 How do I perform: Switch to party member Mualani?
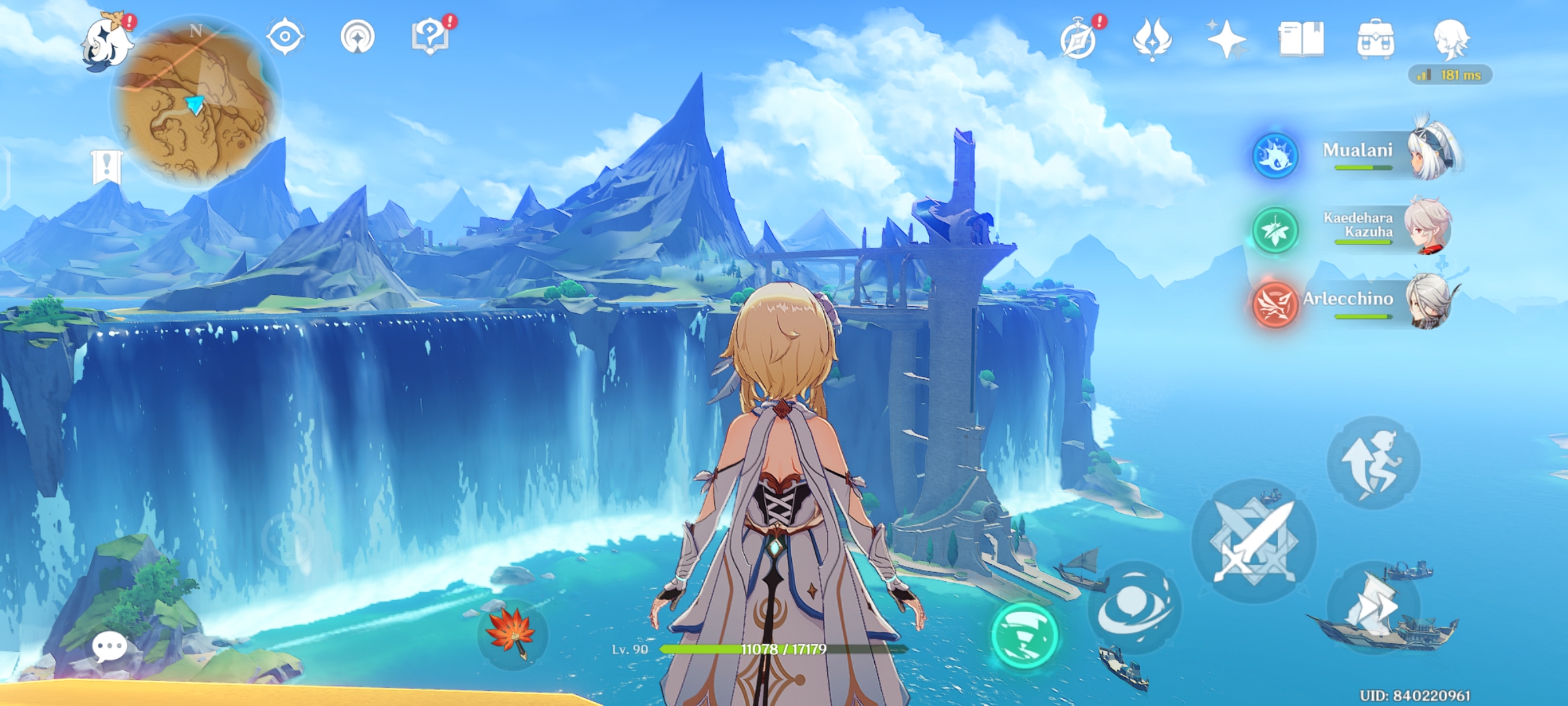pos(1359,155)
